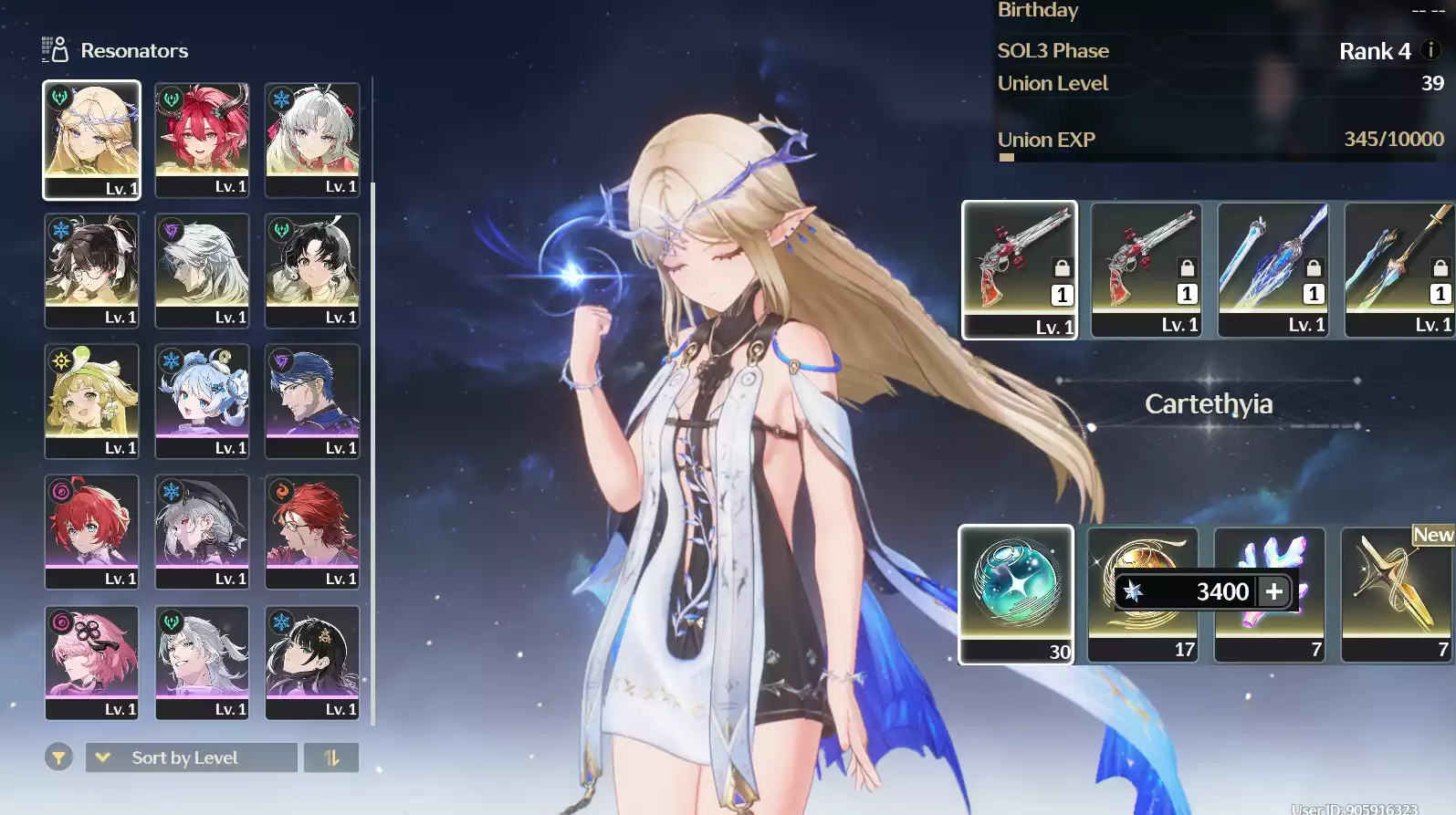
Task: Choose the blue broadblade weapon slot
Action: click(1273, 269)
